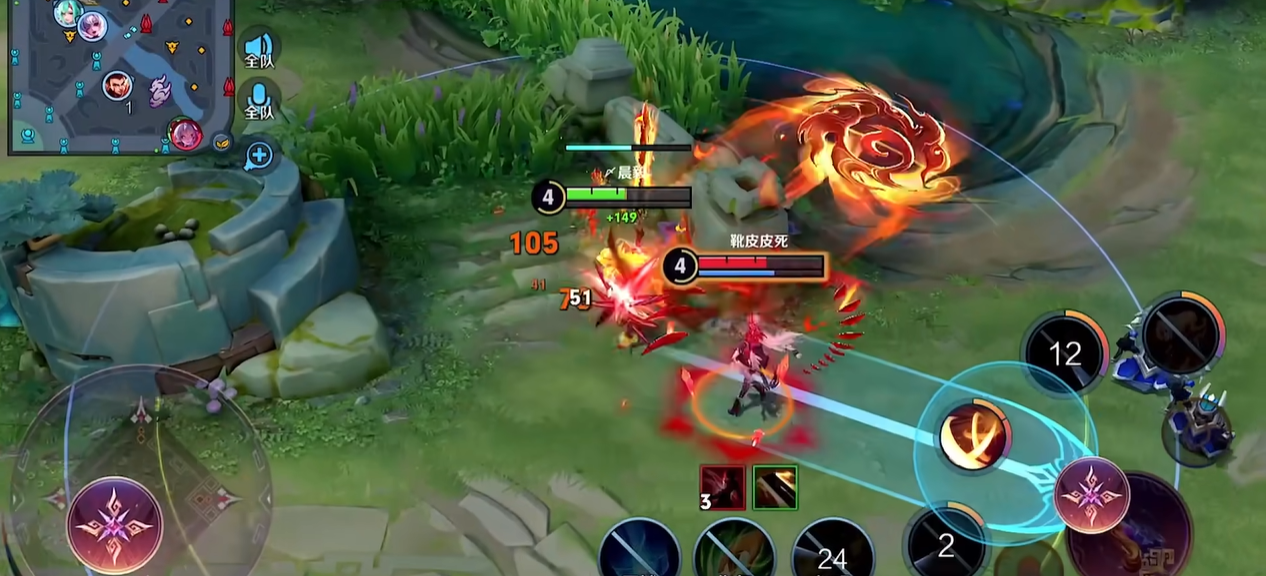Open the quick chat plus bubble
Screen dimensions: 1266x576
pyautogui.click(x=259, y=154)
